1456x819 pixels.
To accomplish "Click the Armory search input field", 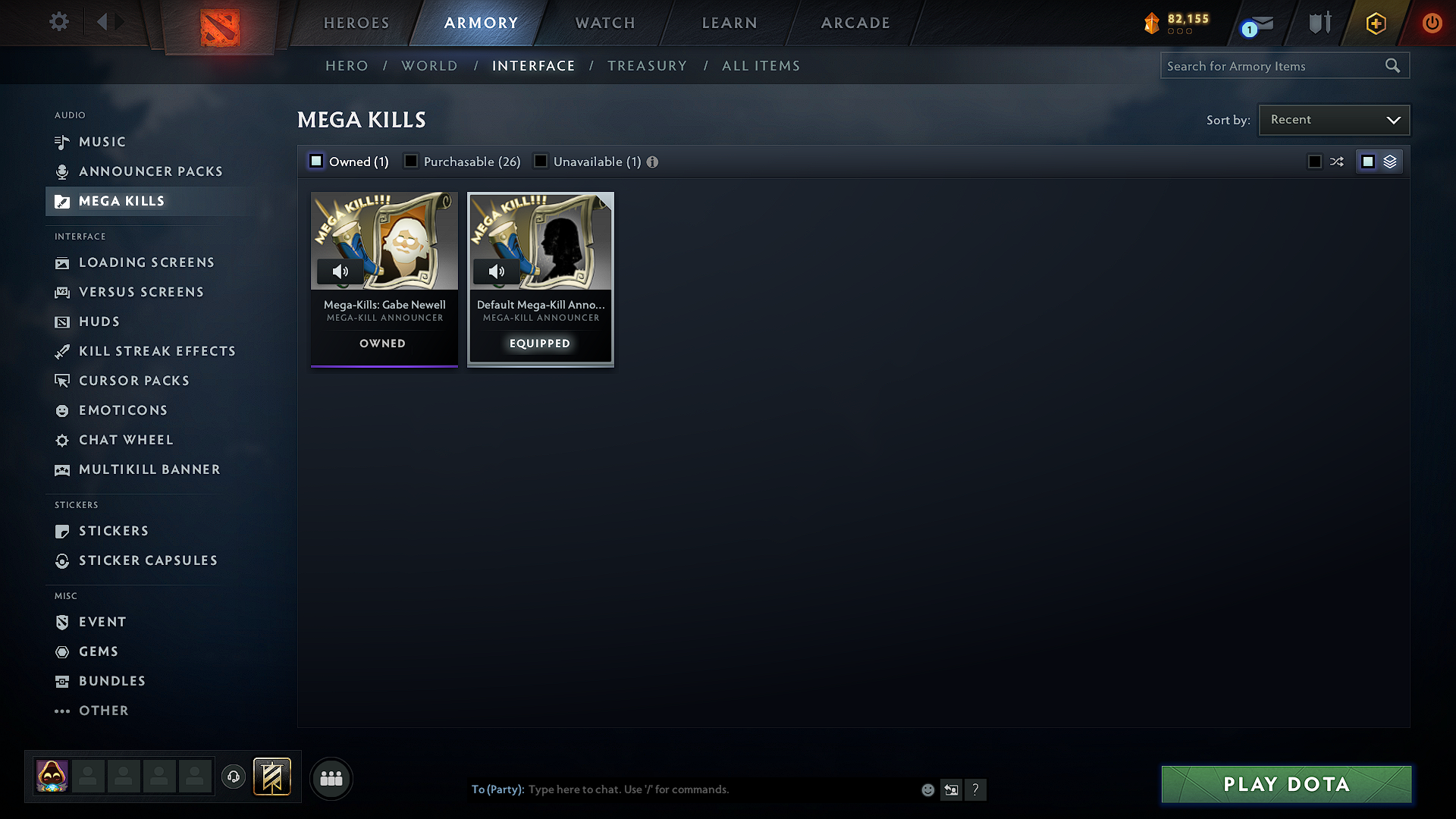I will pos(1274,65).
